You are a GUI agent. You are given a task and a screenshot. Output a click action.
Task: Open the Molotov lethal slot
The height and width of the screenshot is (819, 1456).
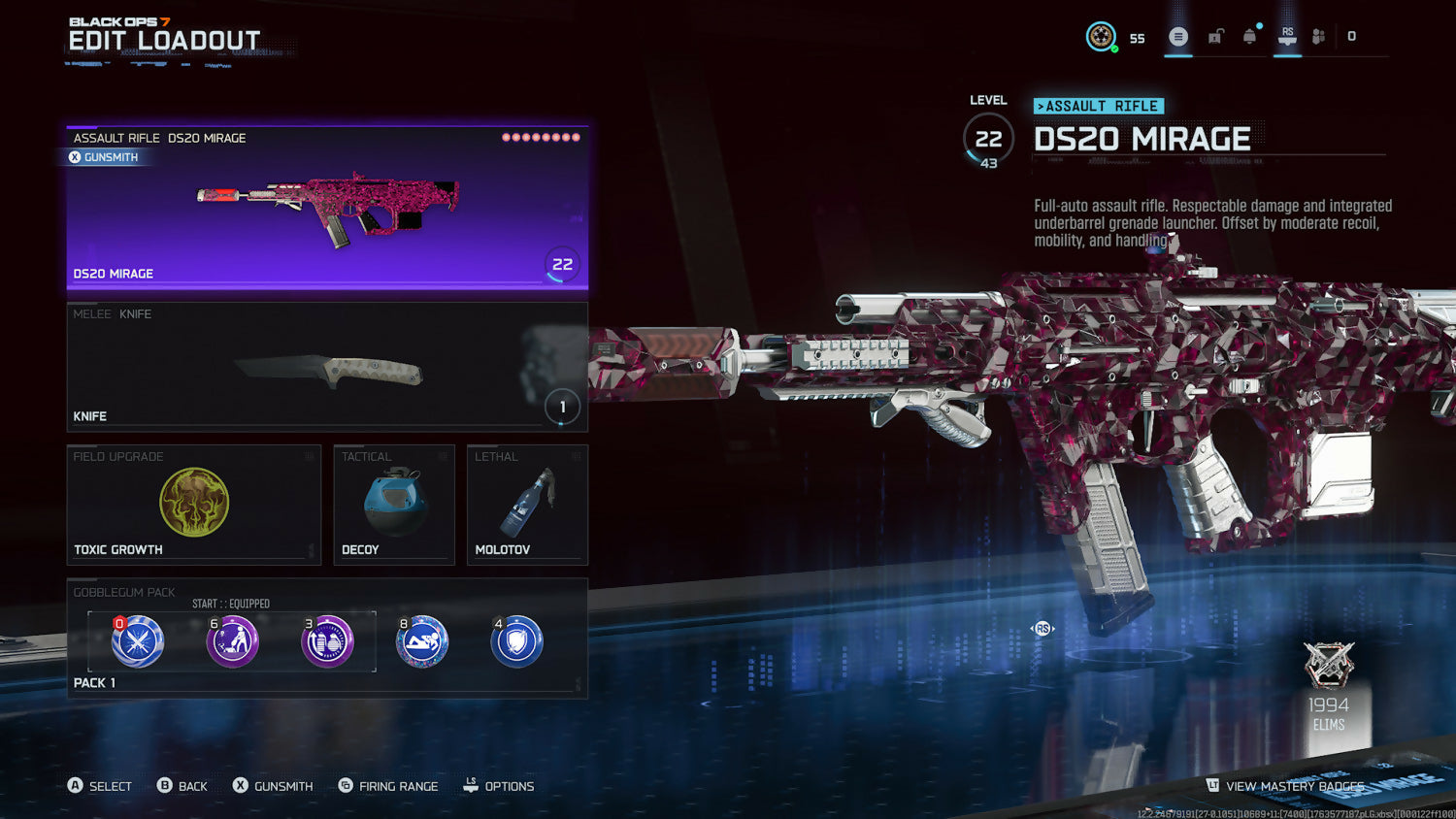tap(527, 505)
